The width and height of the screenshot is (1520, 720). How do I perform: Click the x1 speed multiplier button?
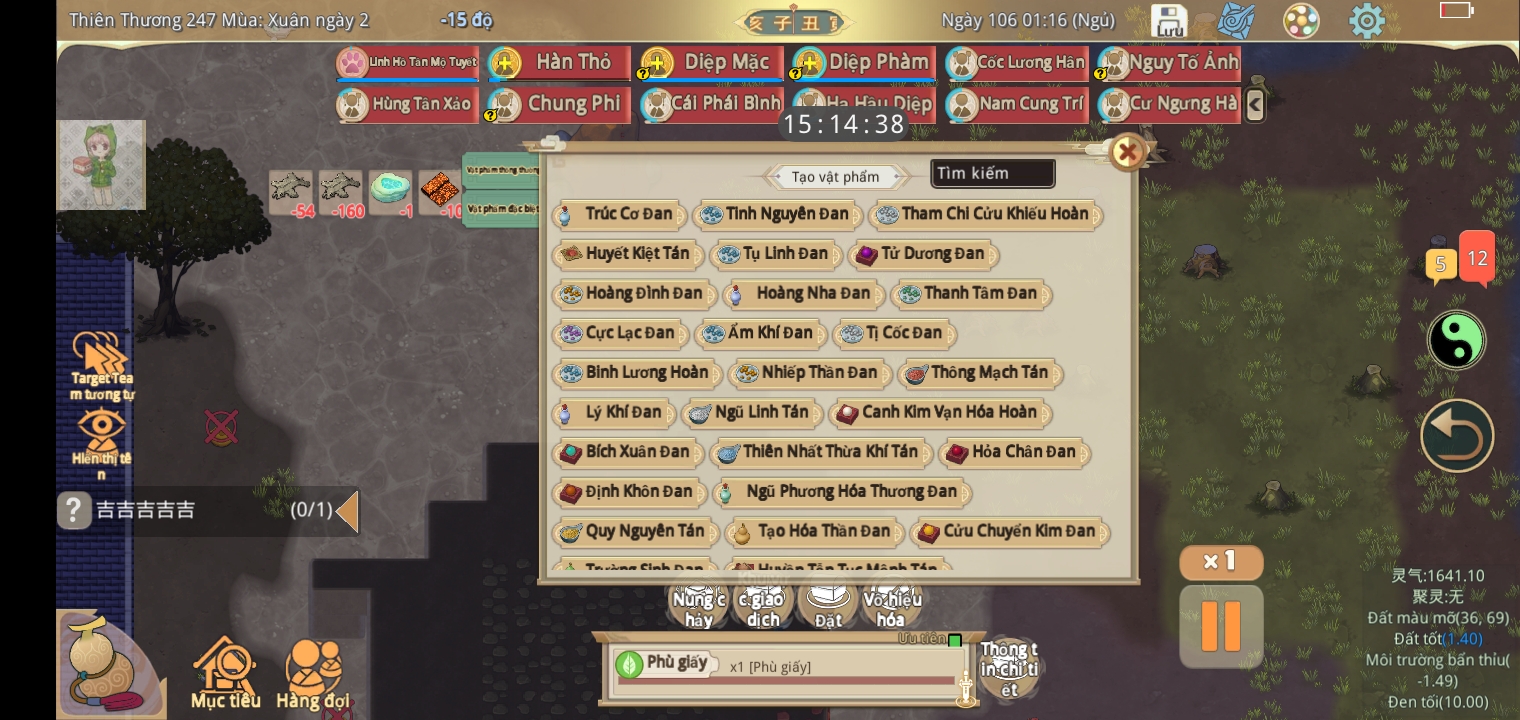(x=1221, y=562)
